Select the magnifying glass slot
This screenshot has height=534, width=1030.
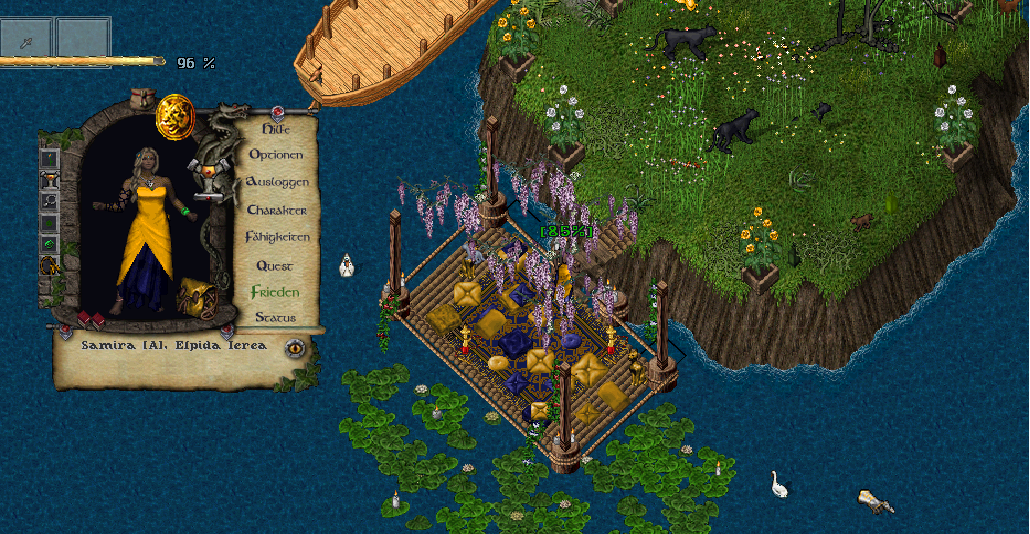[x=49, y=202]
